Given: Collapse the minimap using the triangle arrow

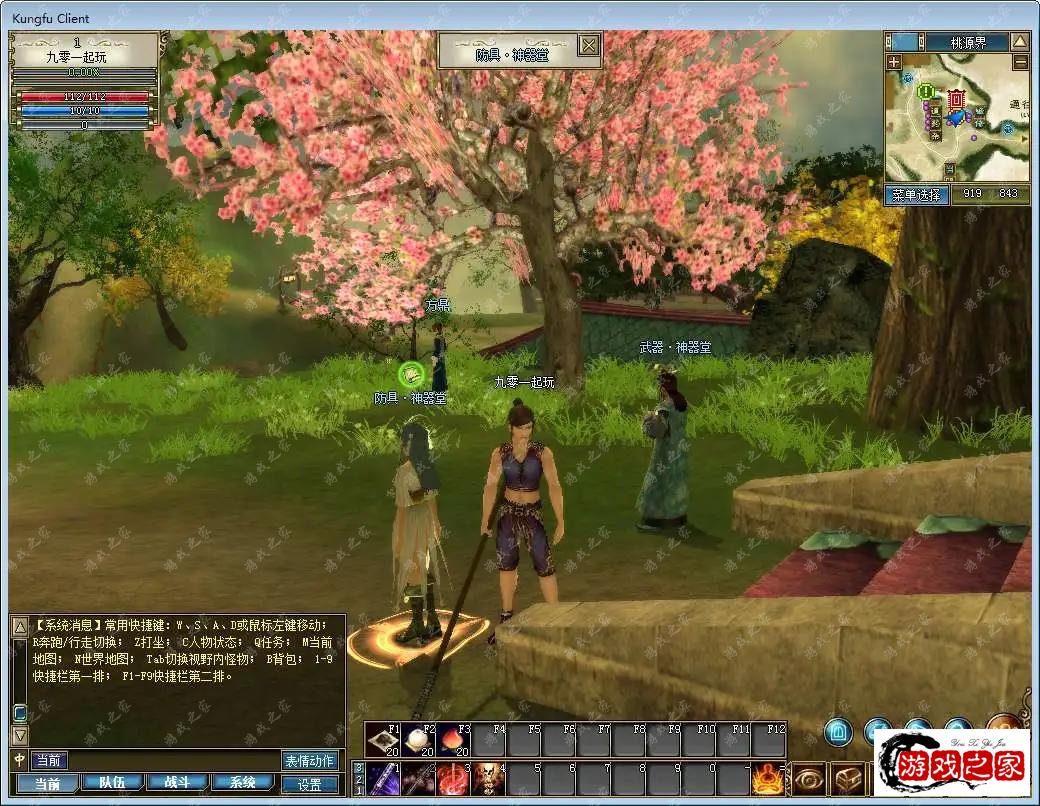Looking at the screenshot, I should 1019,42.
